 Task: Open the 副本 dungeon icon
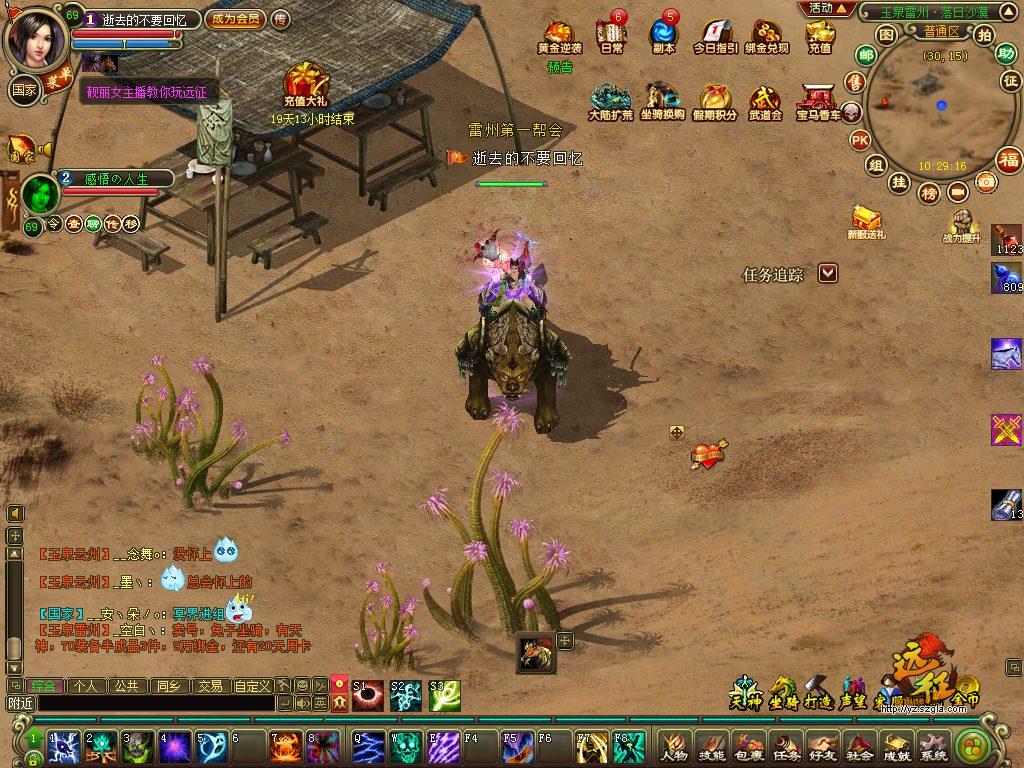tap(663, 35)
